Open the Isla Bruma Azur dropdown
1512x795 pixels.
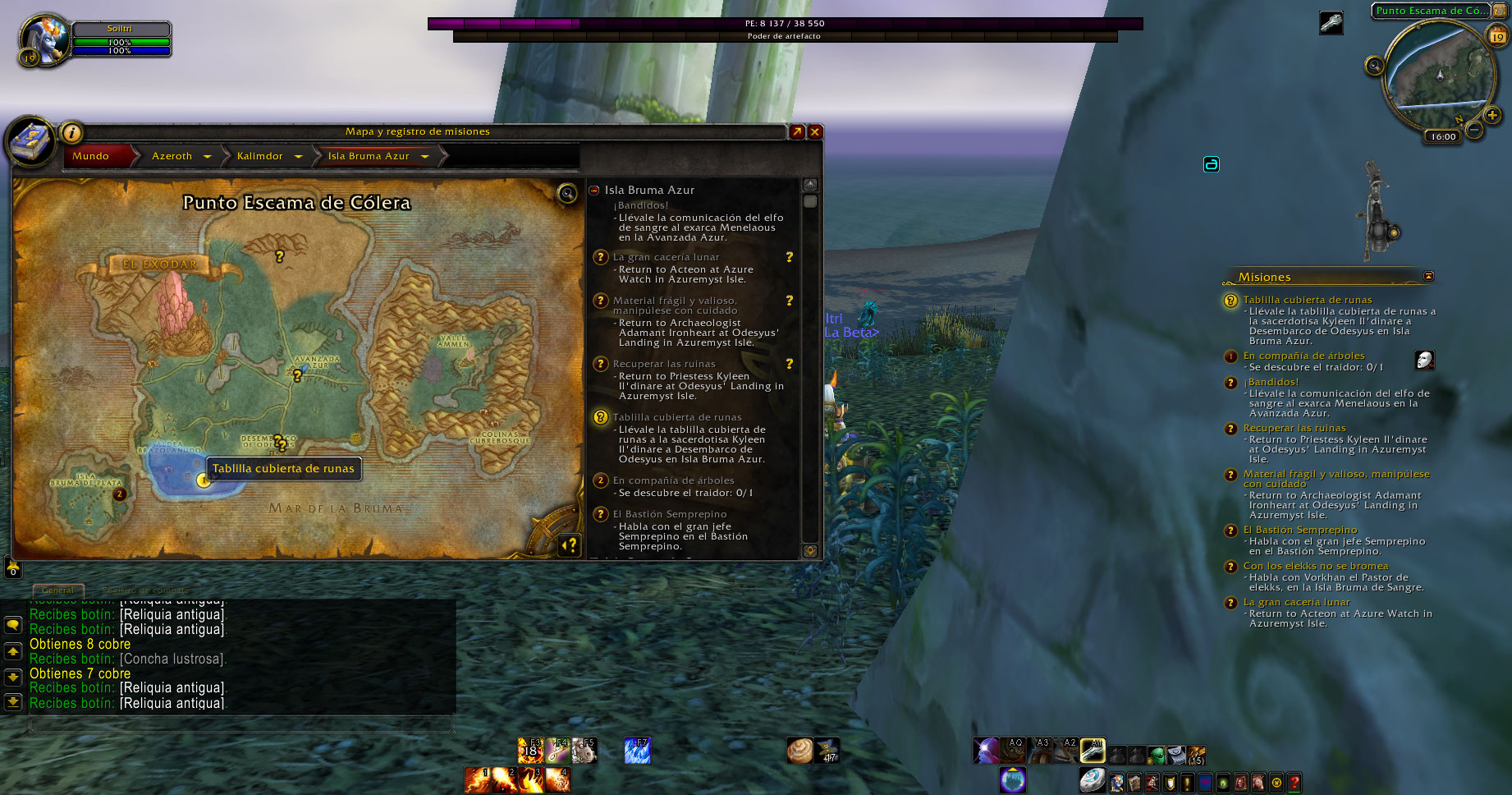(x=424, y=156)
